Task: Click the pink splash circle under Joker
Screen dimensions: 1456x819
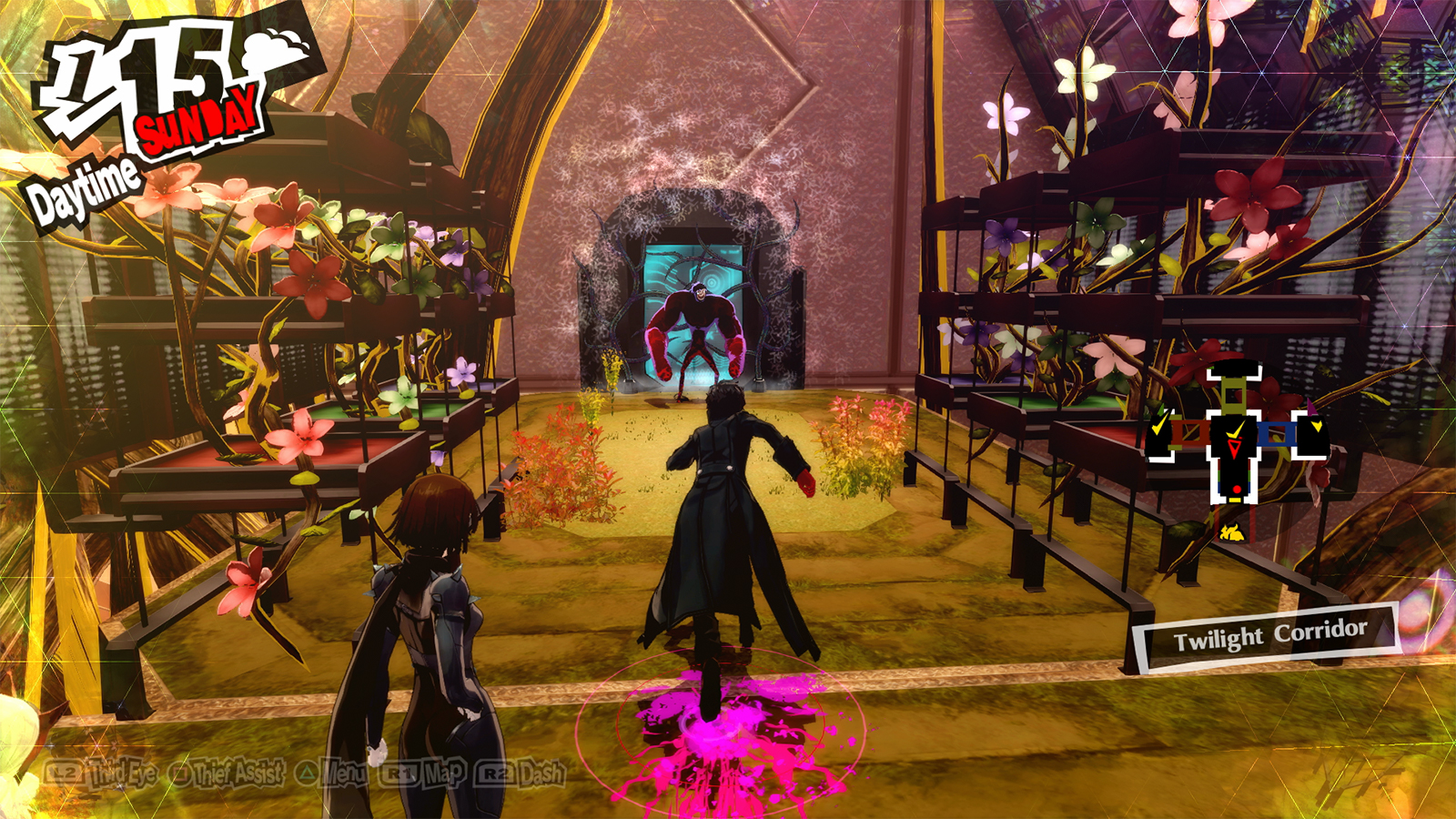Action: pyautogui.click(x=719, y=719)
